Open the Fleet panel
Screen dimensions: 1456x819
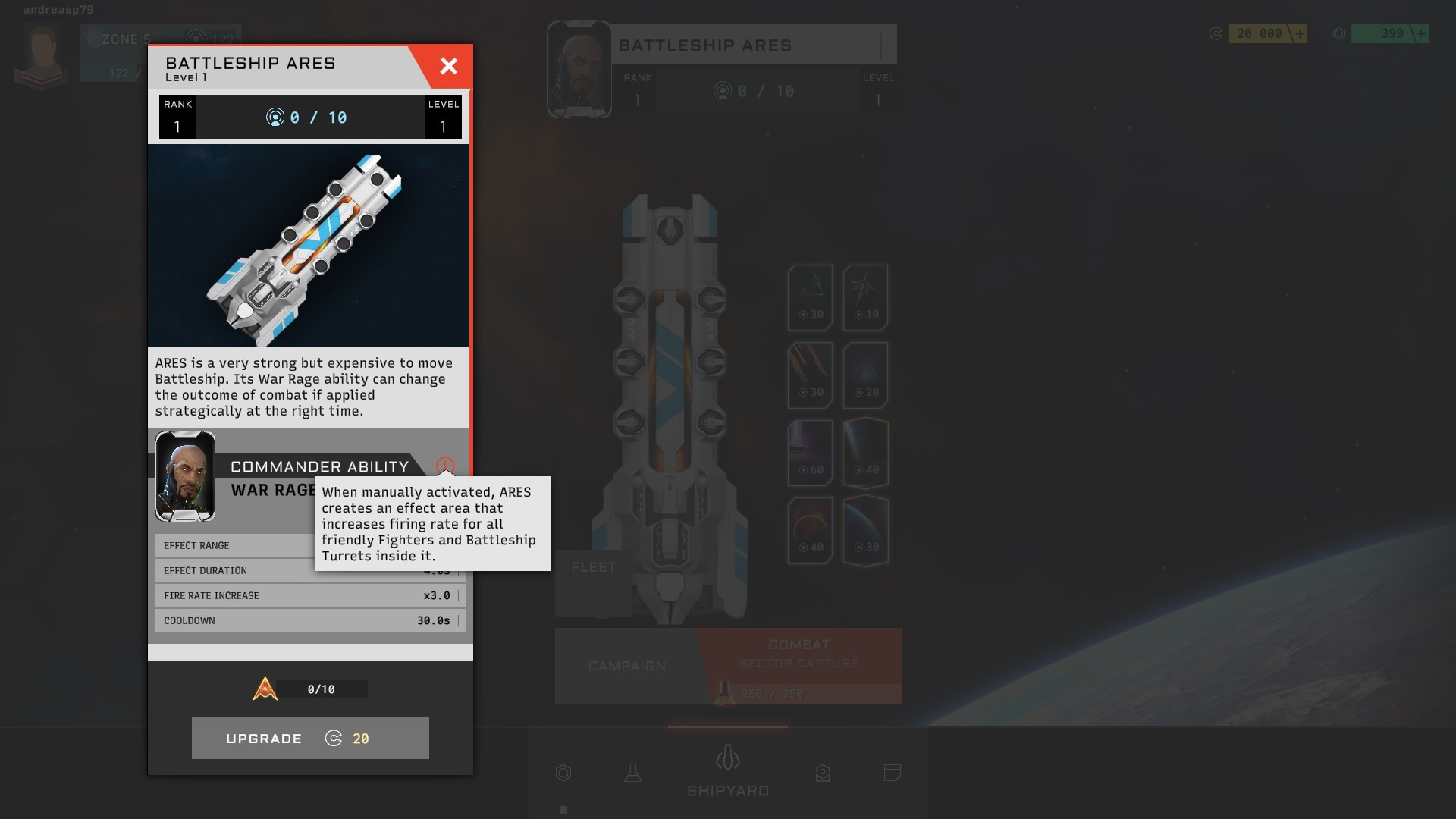click(x=593, y=567)
